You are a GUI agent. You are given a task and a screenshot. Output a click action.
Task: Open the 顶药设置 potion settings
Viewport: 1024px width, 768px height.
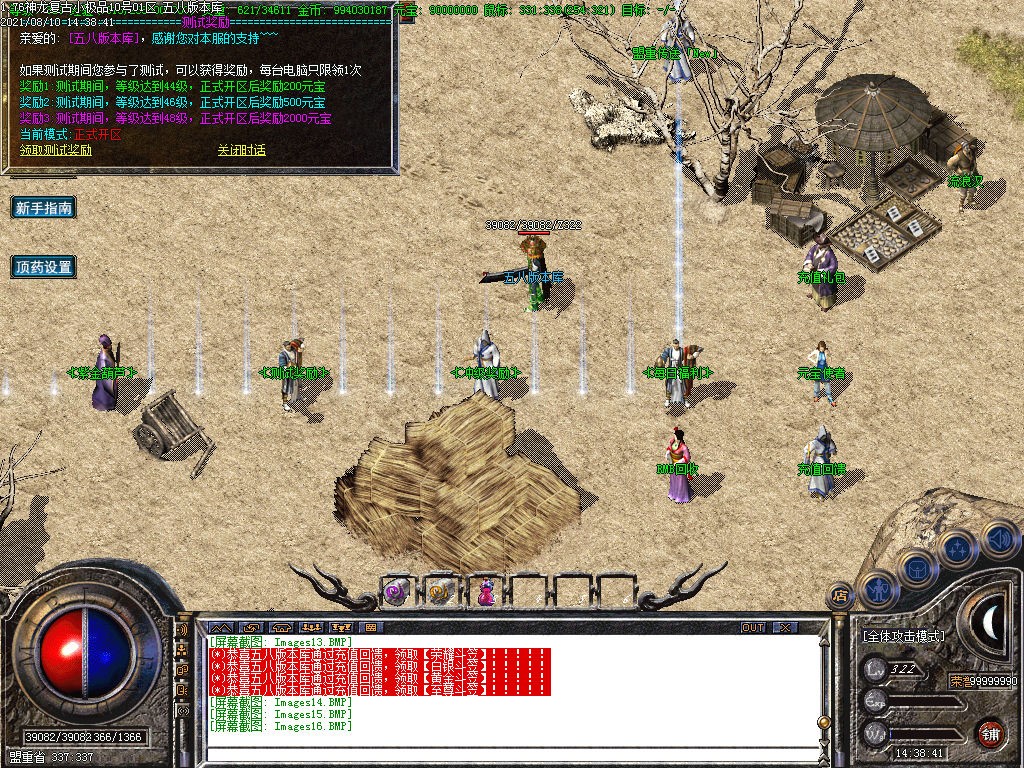(44, 267)
